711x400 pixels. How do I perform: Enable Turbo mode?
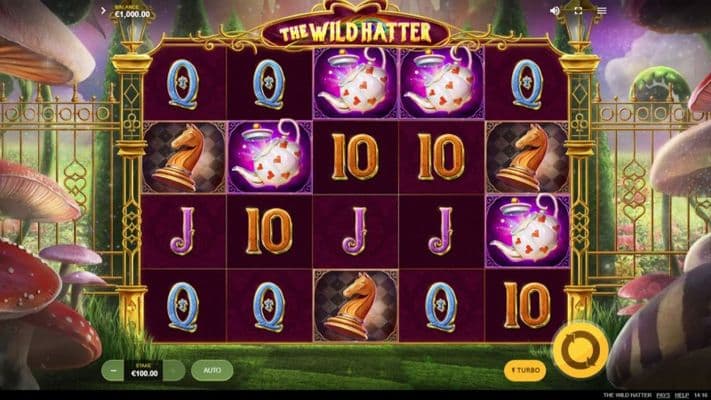[x=524, y=371]
